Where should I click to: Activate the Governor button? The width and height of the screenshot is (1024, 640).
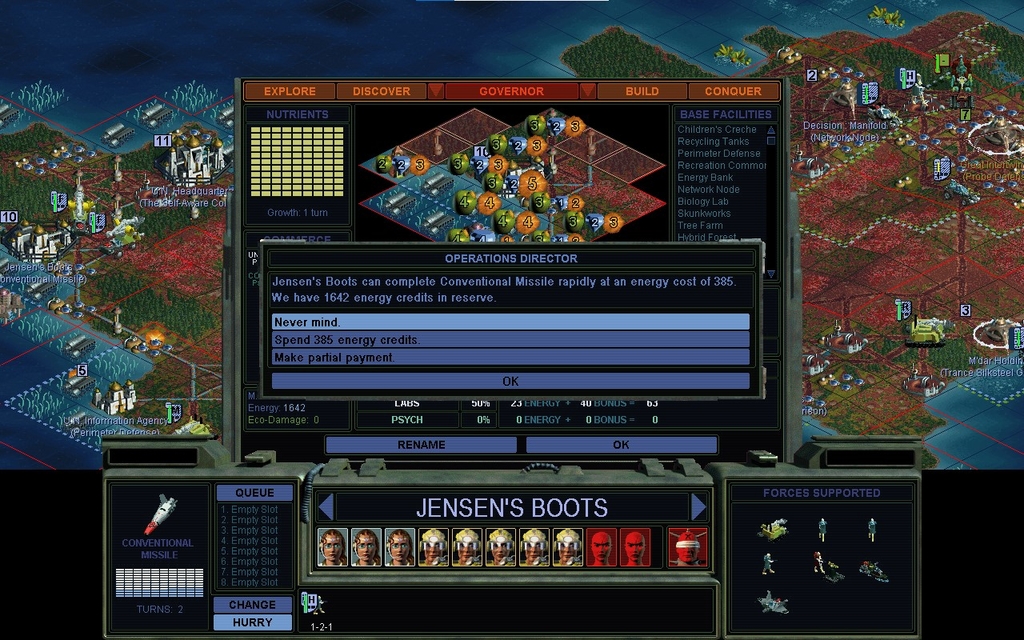(511, 91)
